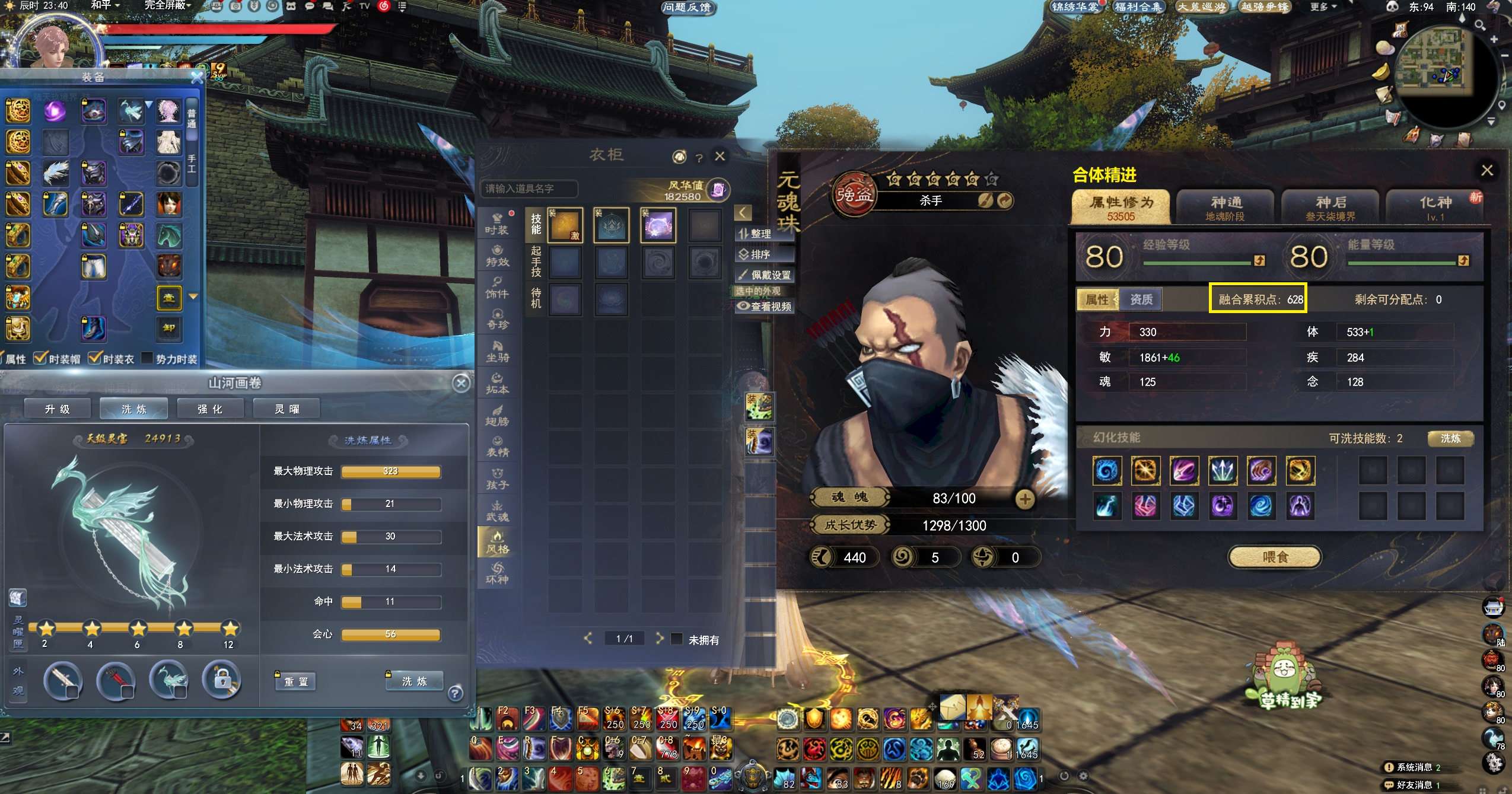Open the 强化 tab in 山河画卷

click(210, 409)
